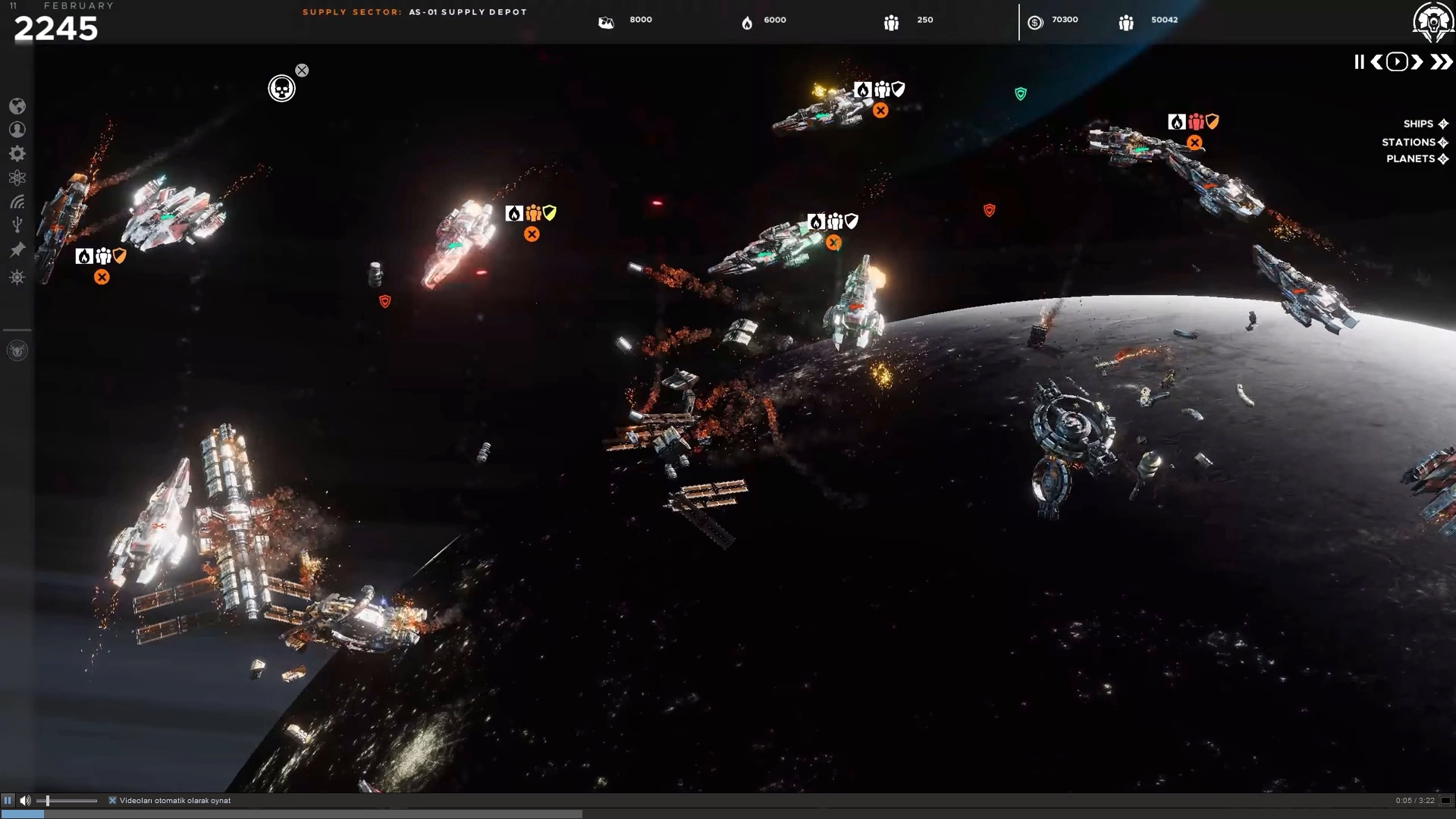Open the ship wheel navigation icon

(x=17, y=277)
